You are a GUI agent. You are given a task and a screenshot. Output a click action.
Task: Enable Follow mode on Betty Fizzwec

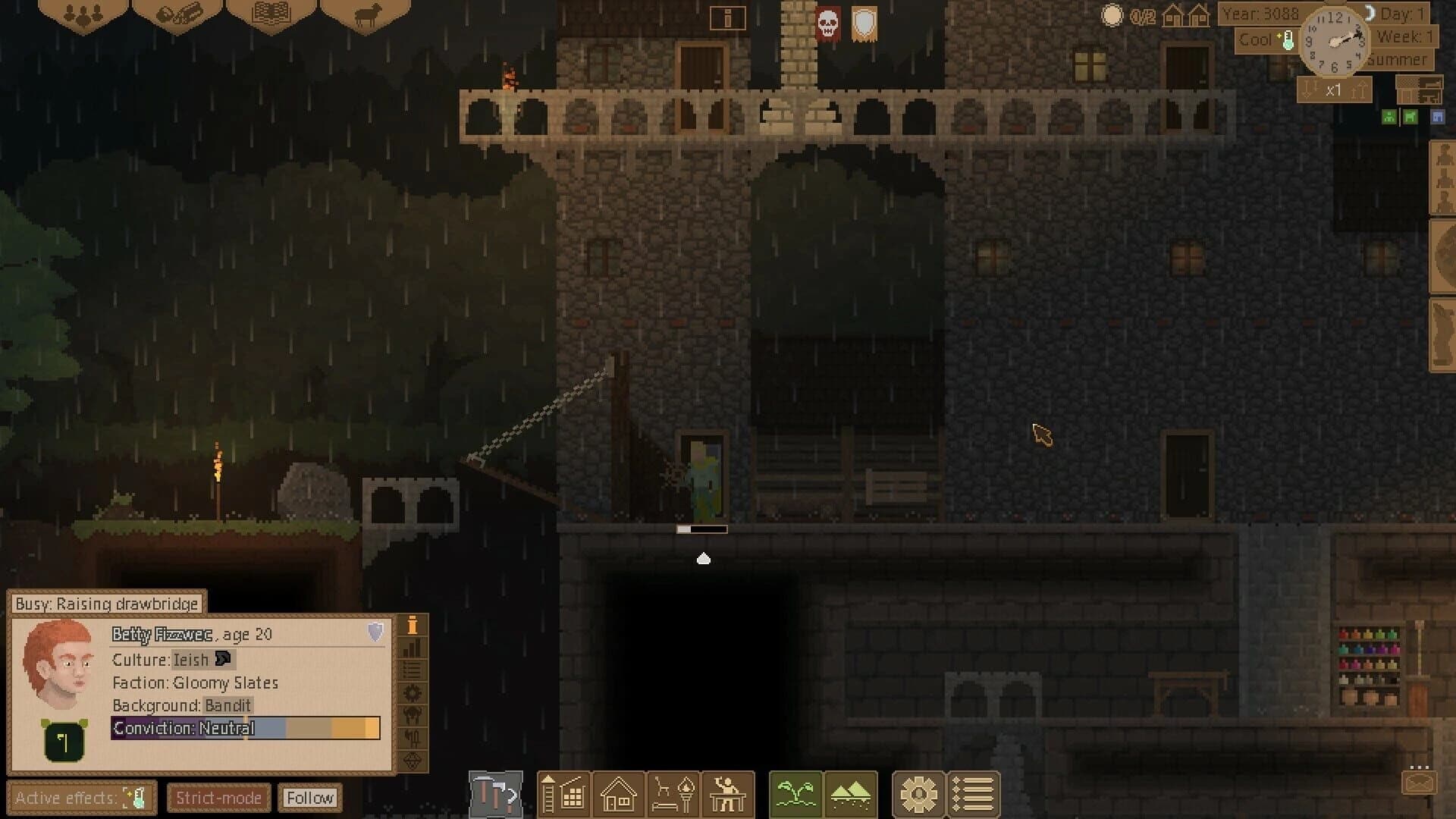click(x=309, y=797)
